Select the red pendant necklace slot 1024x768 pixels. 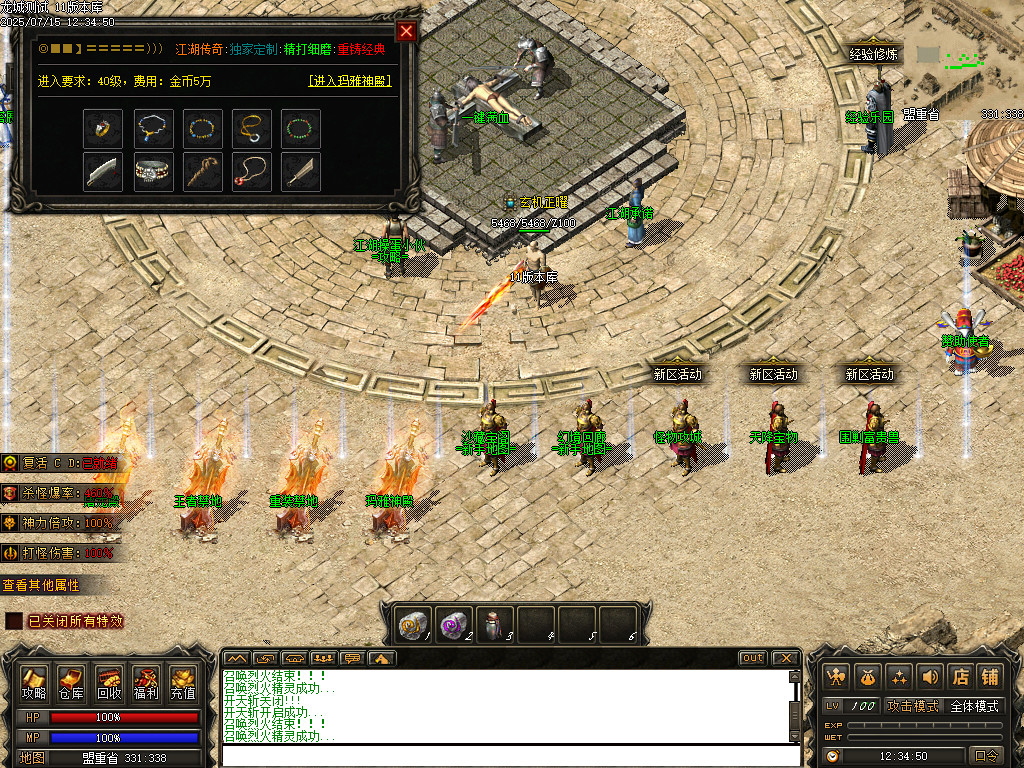(251, 171)
